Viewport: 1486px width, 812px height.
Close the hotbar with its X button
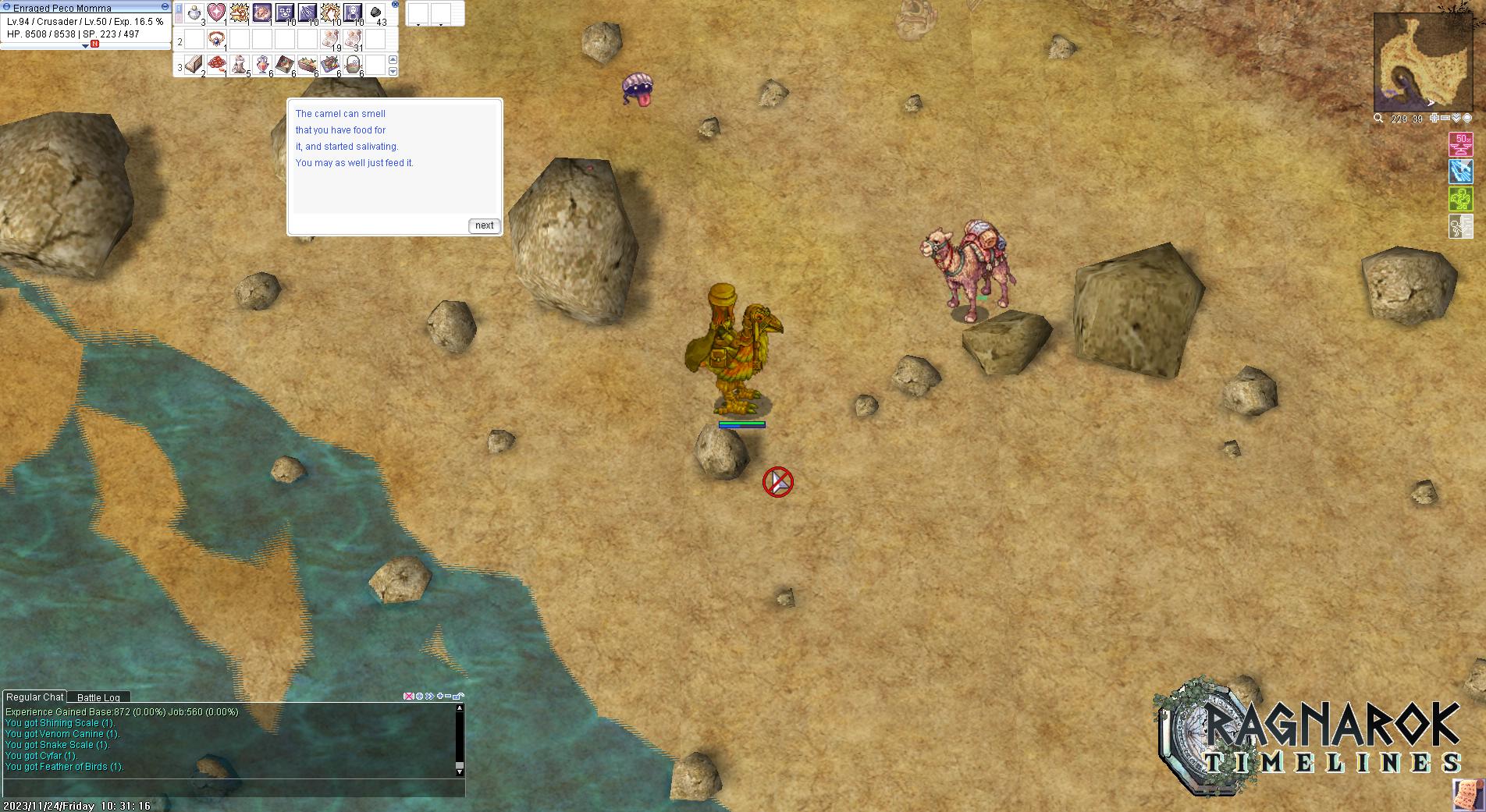click(x=395, y=4)
